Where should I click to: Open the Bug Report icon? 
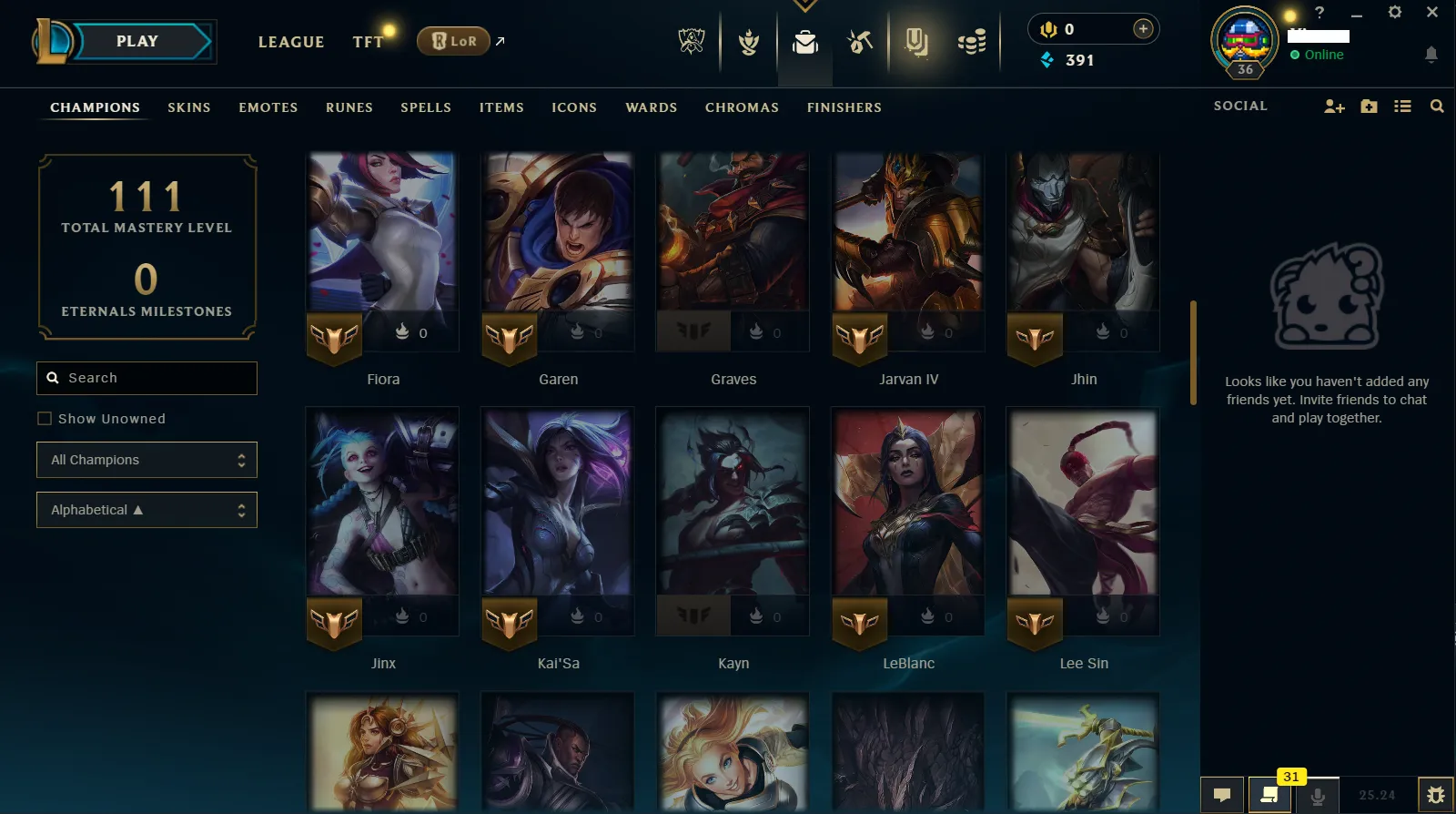coord(1436,794)
